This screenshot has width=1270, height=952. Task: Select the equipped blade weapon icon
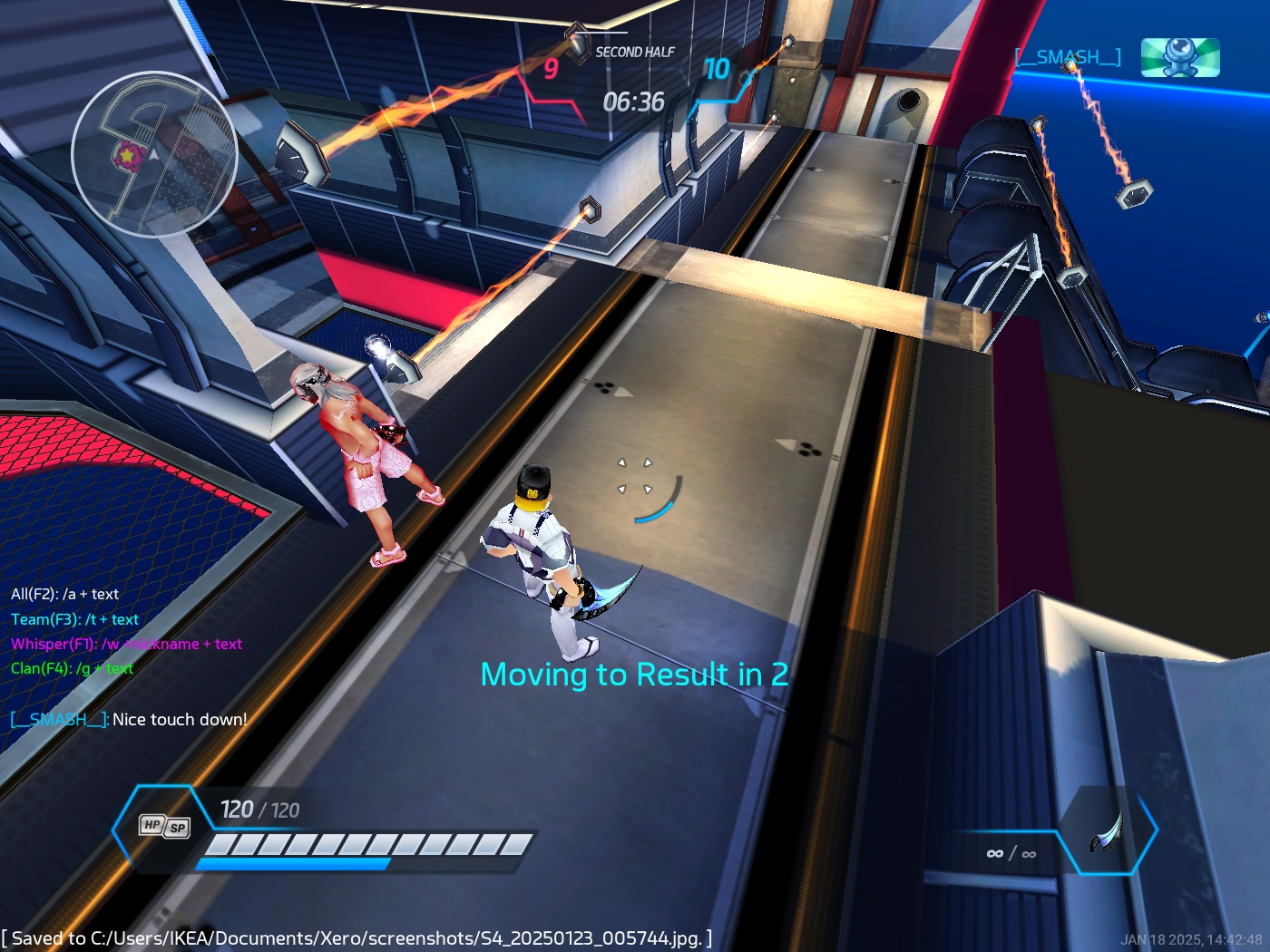1108,832
